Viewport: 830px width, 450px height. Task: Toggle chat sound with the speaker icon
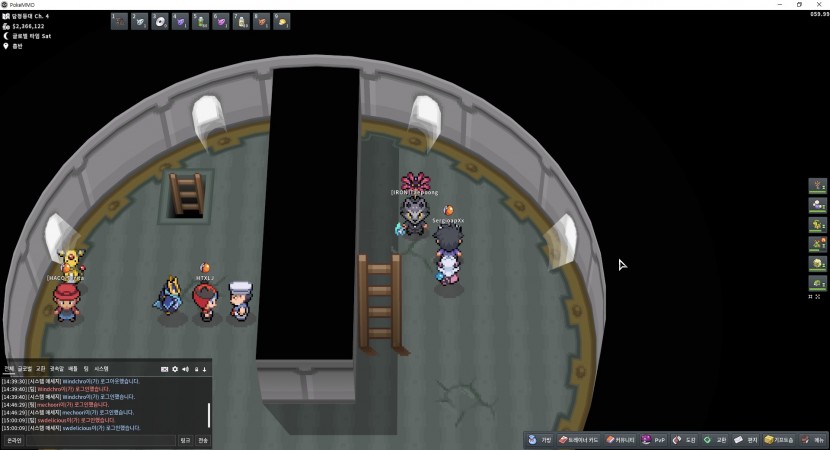point(185,369)
